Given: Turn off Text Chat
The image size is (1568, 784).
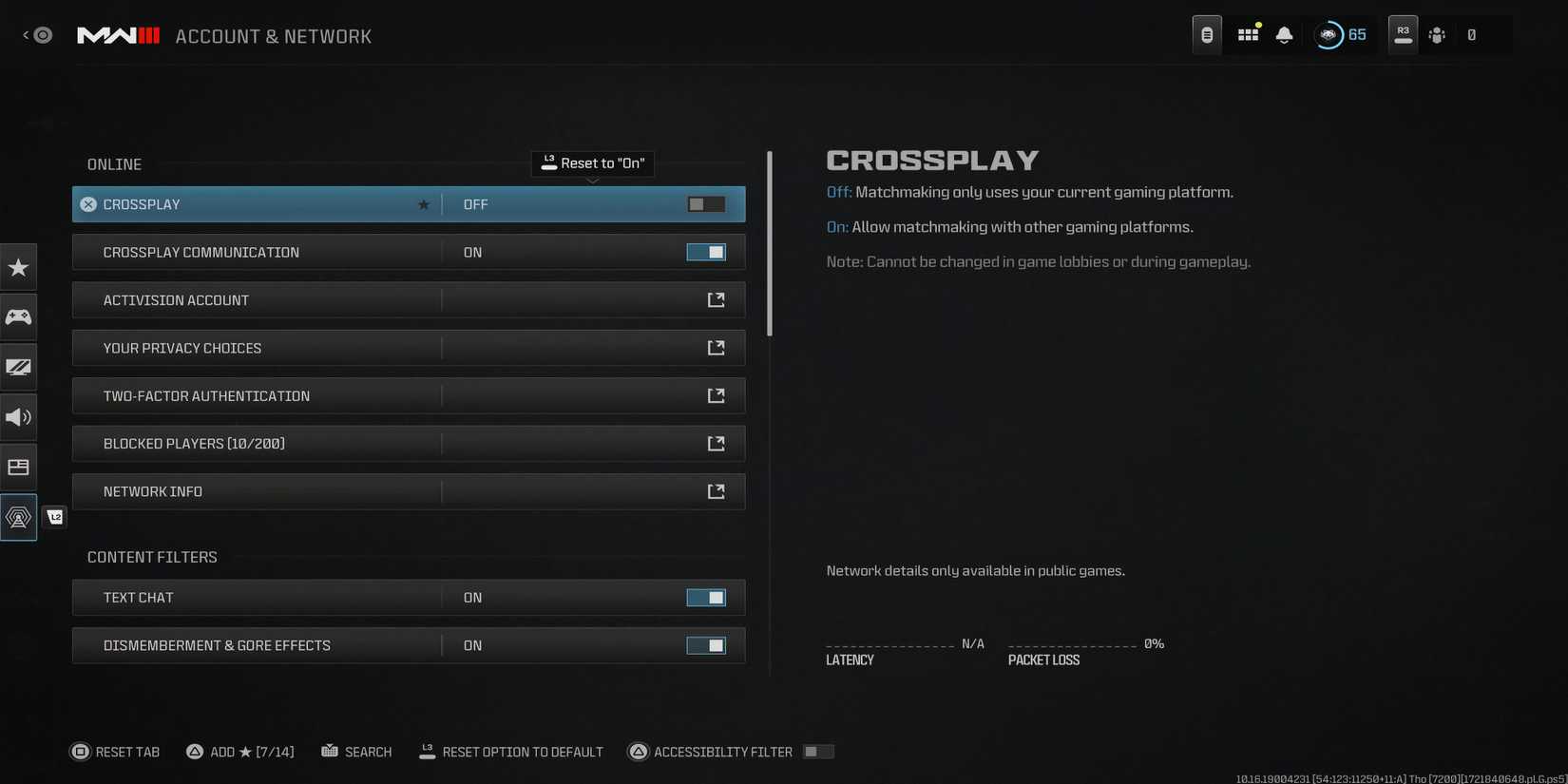Looking at the screenshot, I should pyautogui.click(x=707, y=597).
